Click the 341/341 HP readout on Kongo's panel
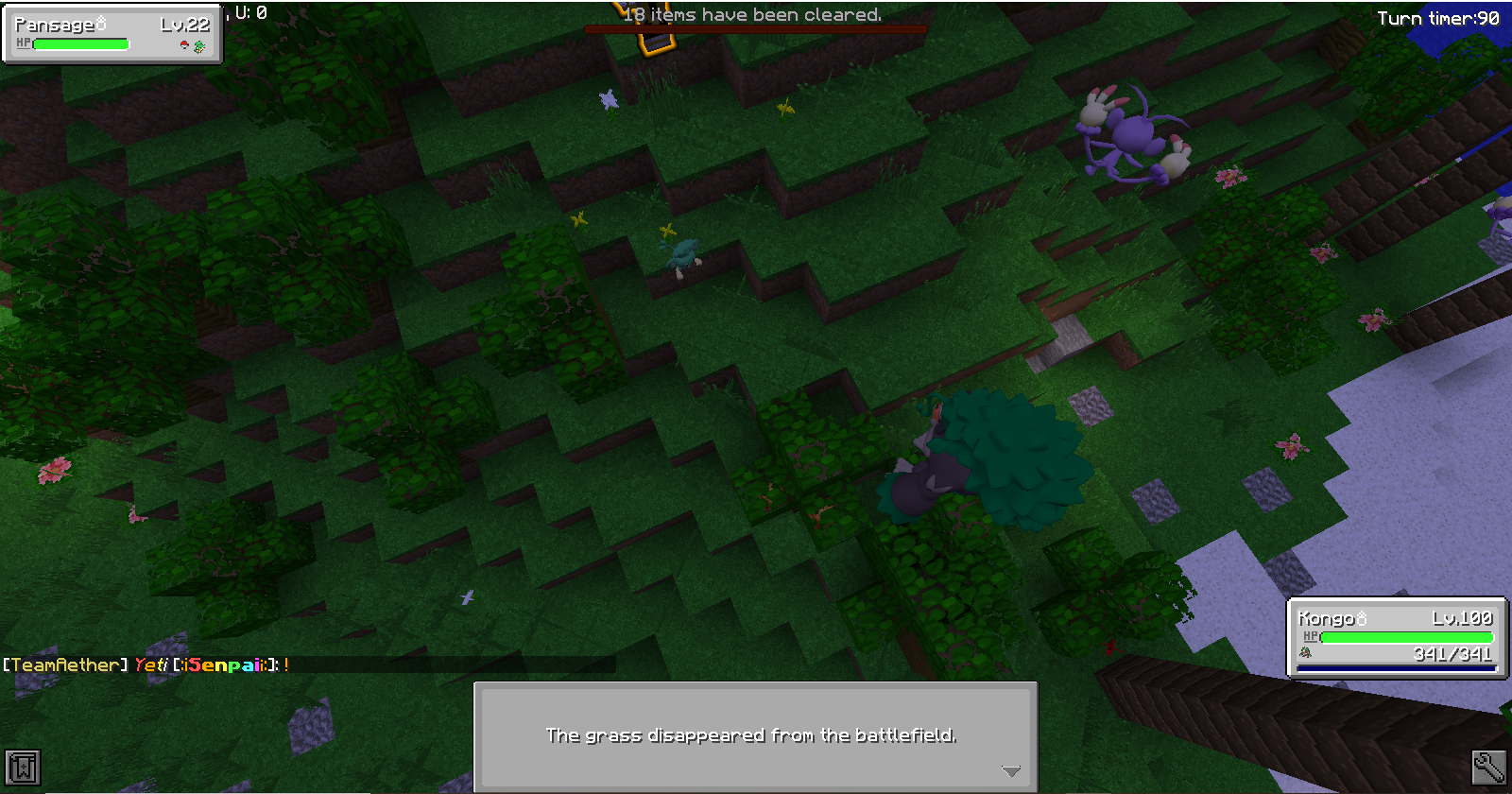Screen dimensions: 1512x794 [x=1452, y=654]
